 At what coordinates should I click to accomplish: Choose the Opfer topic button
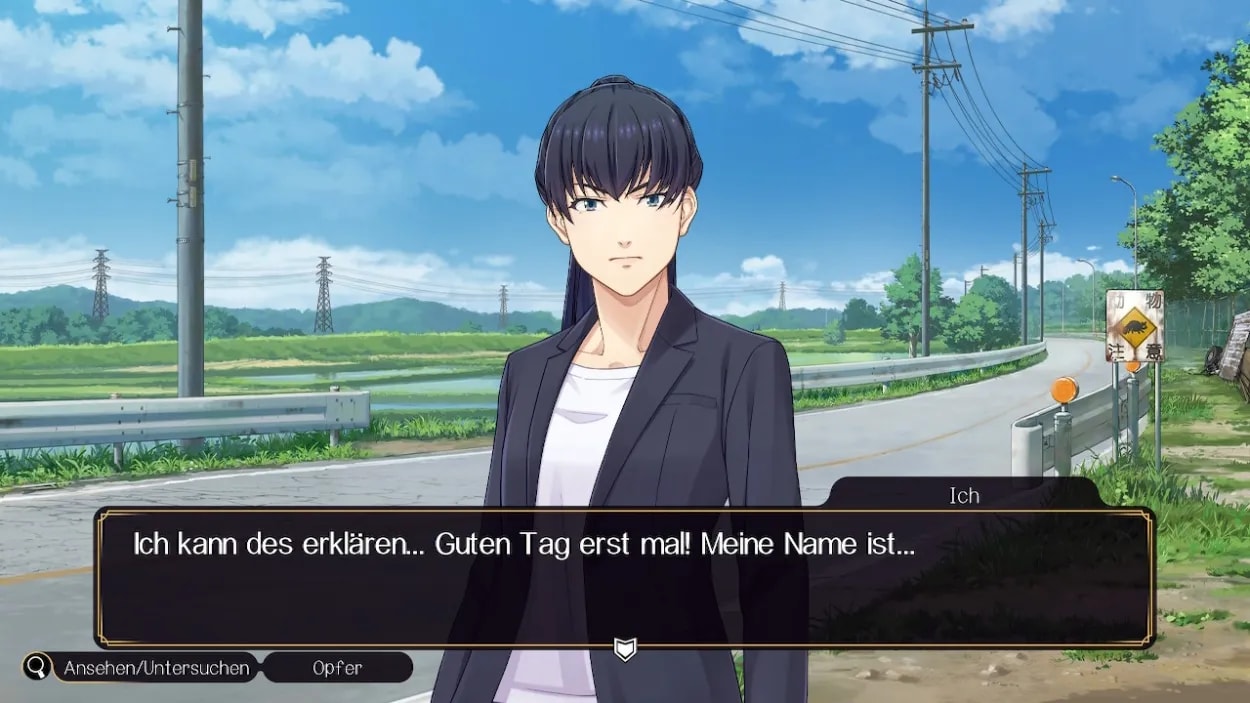click(338, 668)
